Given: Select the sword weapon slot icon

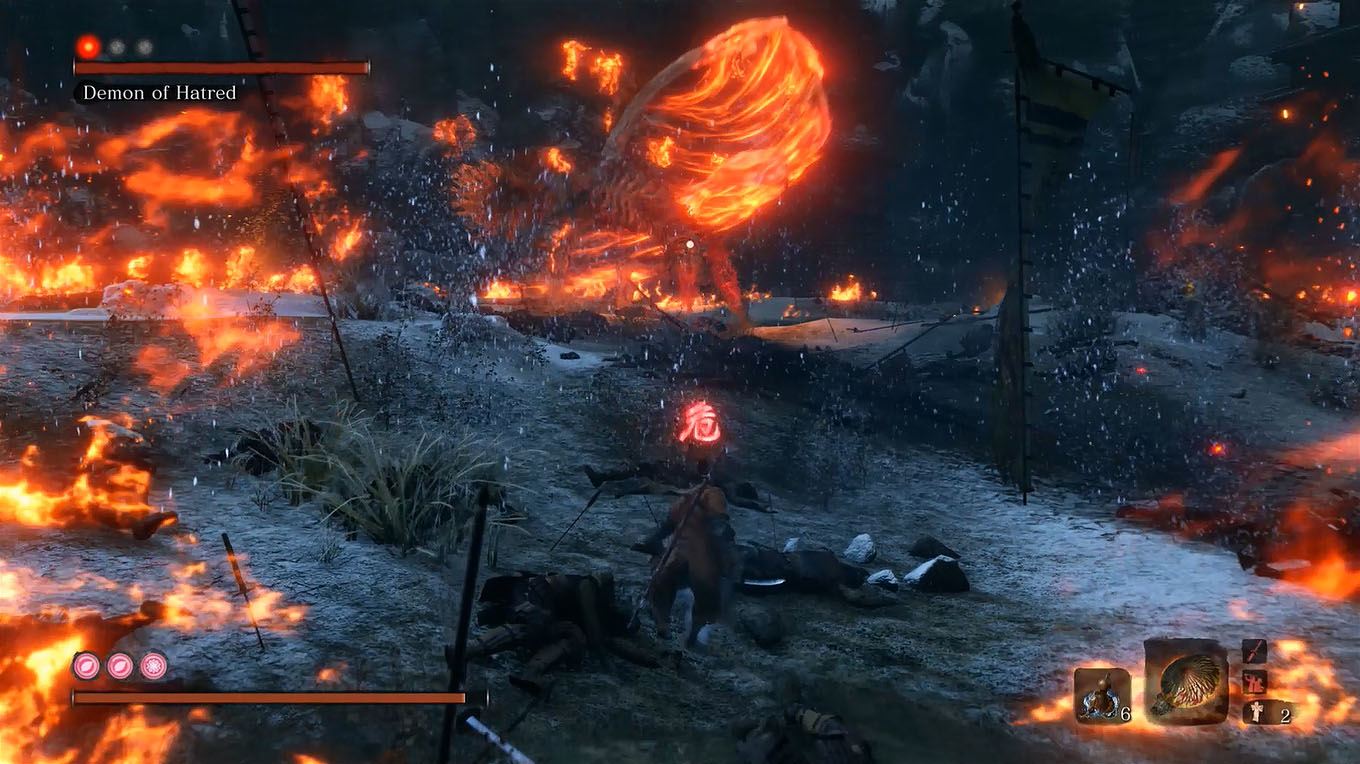Looking at the screenshot, I should tap(1254, 652).
